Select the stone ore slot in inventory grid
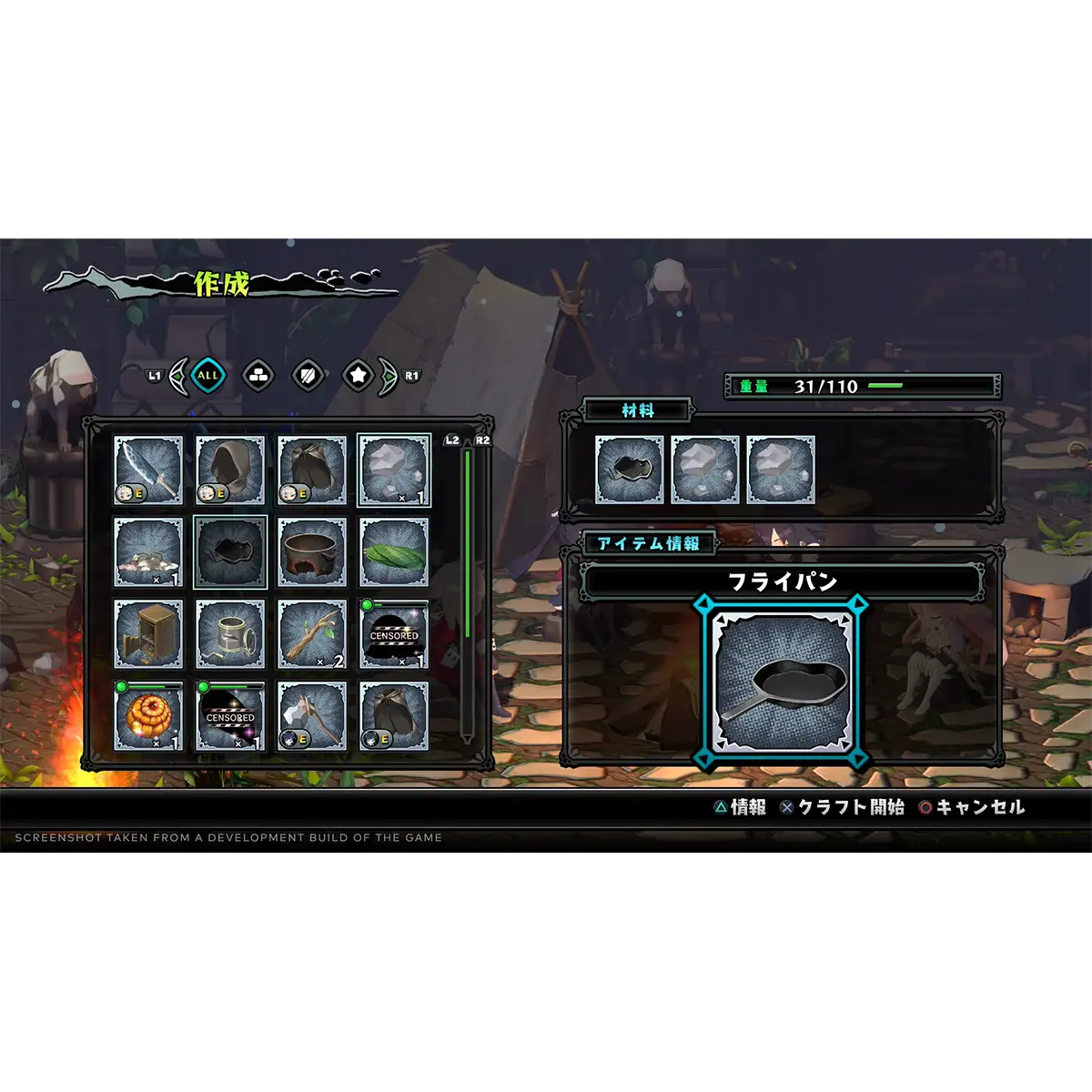This screenshot has height=1092, width=1092. (394, 470)
